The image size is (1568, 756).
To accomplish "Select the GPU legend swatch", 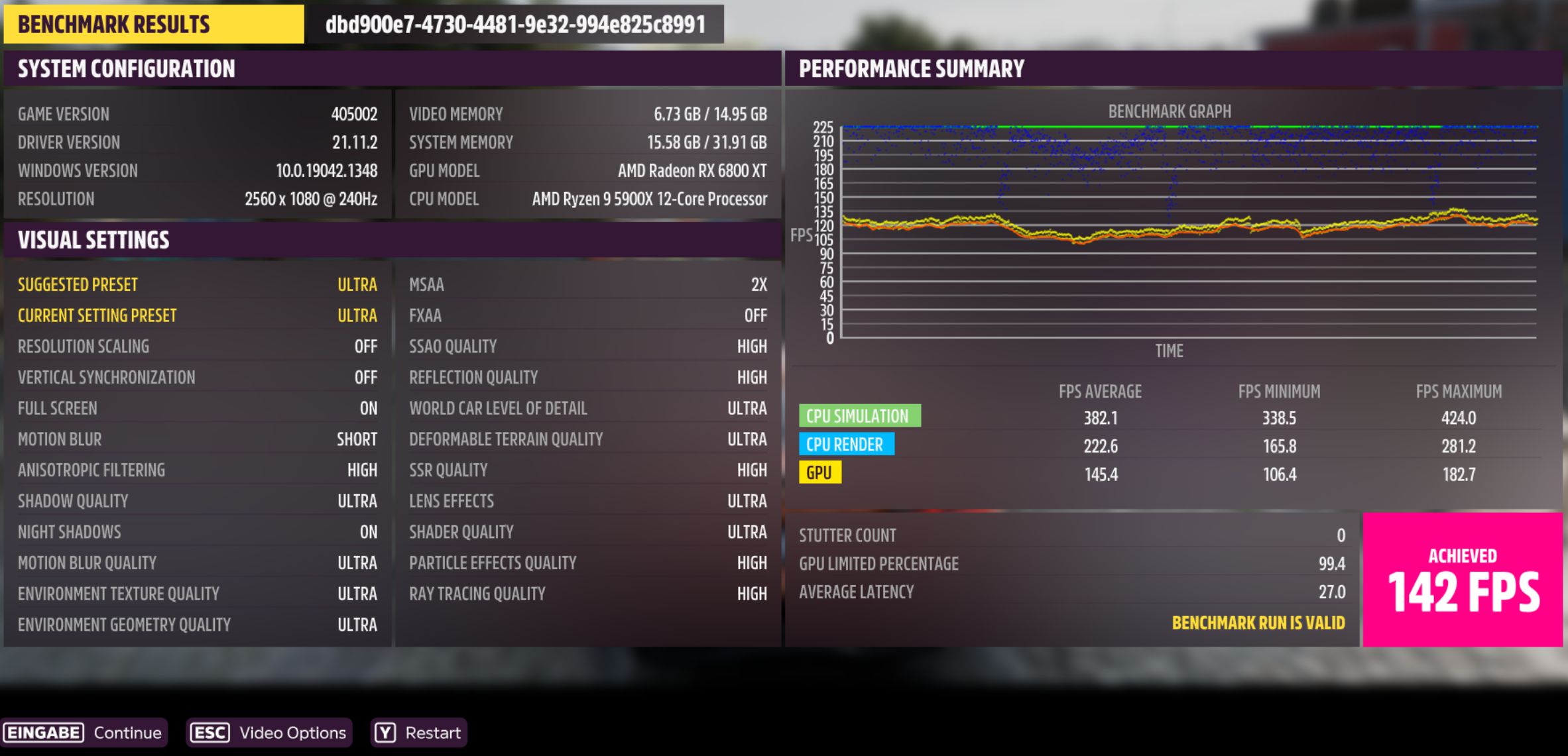I will [821, 473].
